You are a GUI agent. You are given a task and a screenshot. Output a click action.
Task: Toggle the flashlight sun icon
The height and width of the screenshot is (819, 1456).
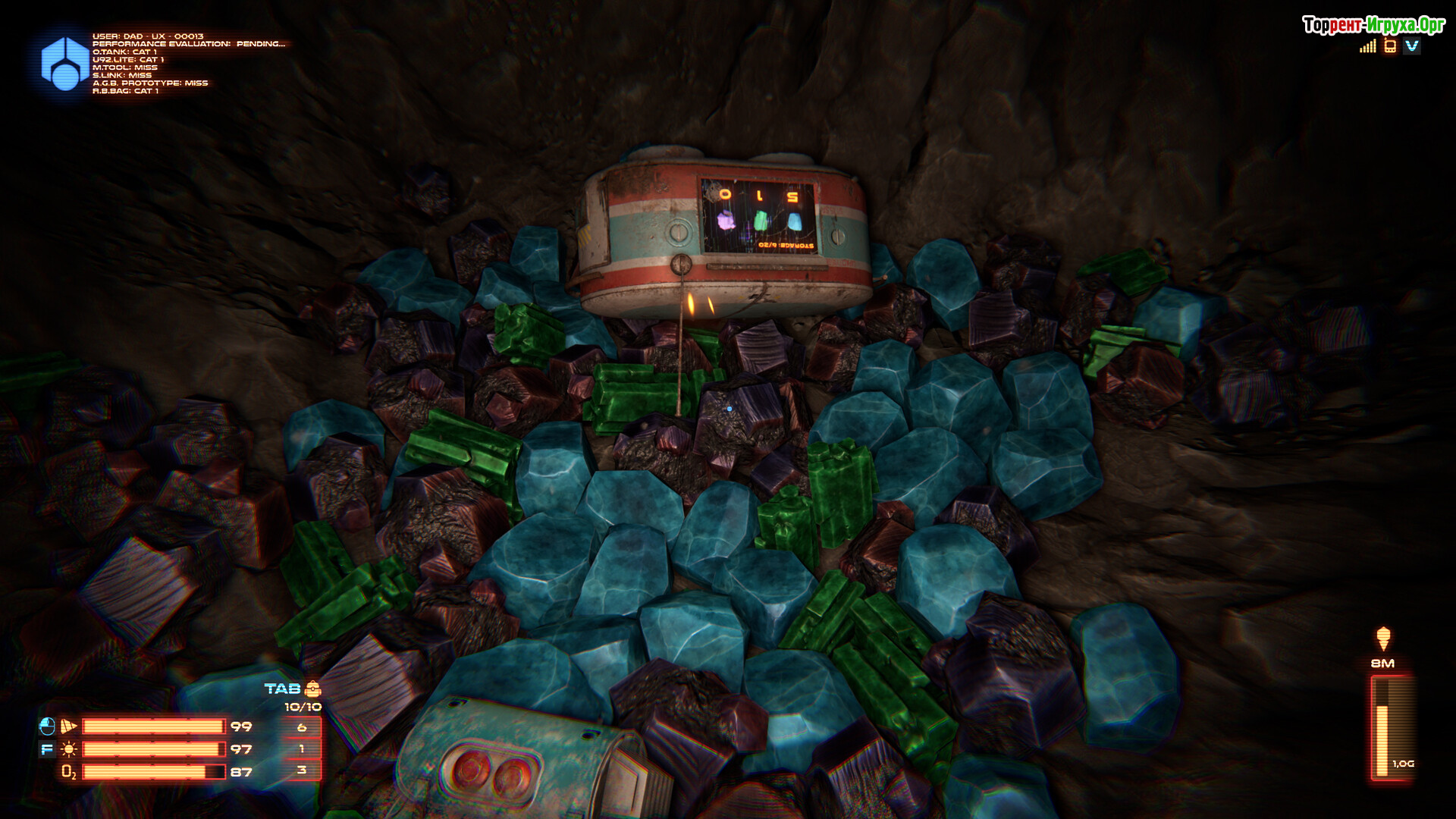tap(69, 749)
